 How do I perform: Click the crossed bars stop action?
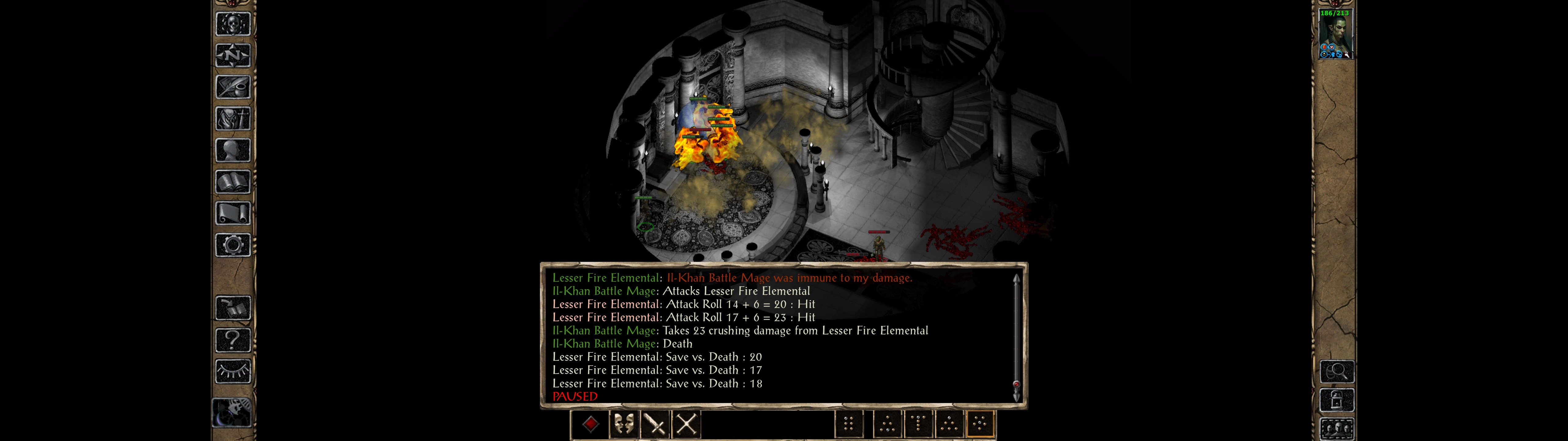coord(687,424)
